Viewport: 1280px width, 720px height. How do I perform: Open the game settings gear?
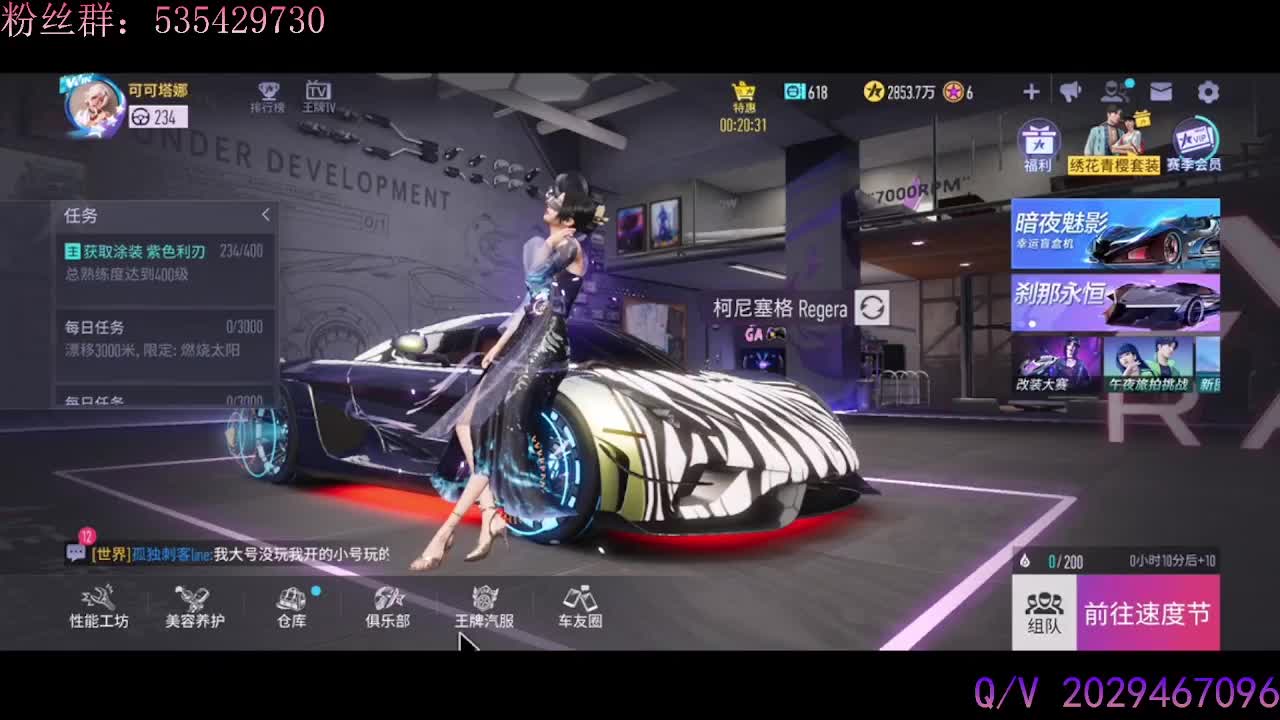tap(1208, 91)
